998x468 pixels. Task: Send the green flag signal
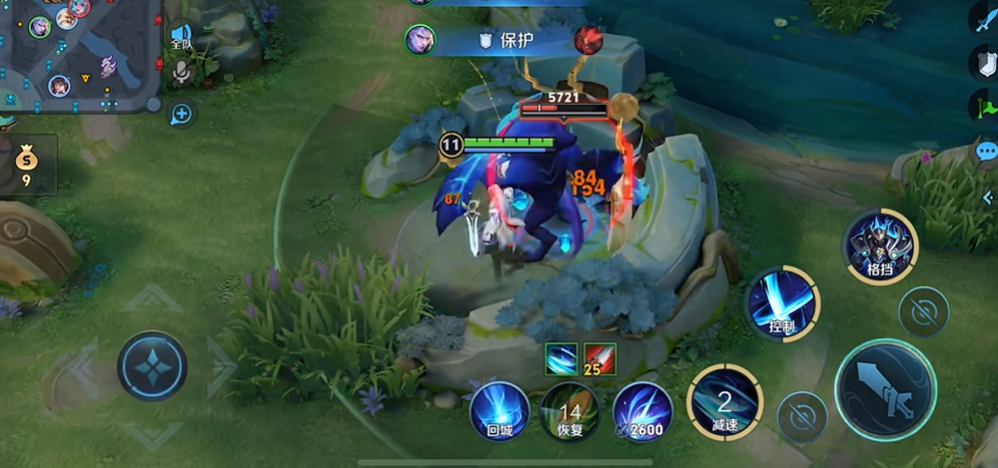click(x=985, y=105)
